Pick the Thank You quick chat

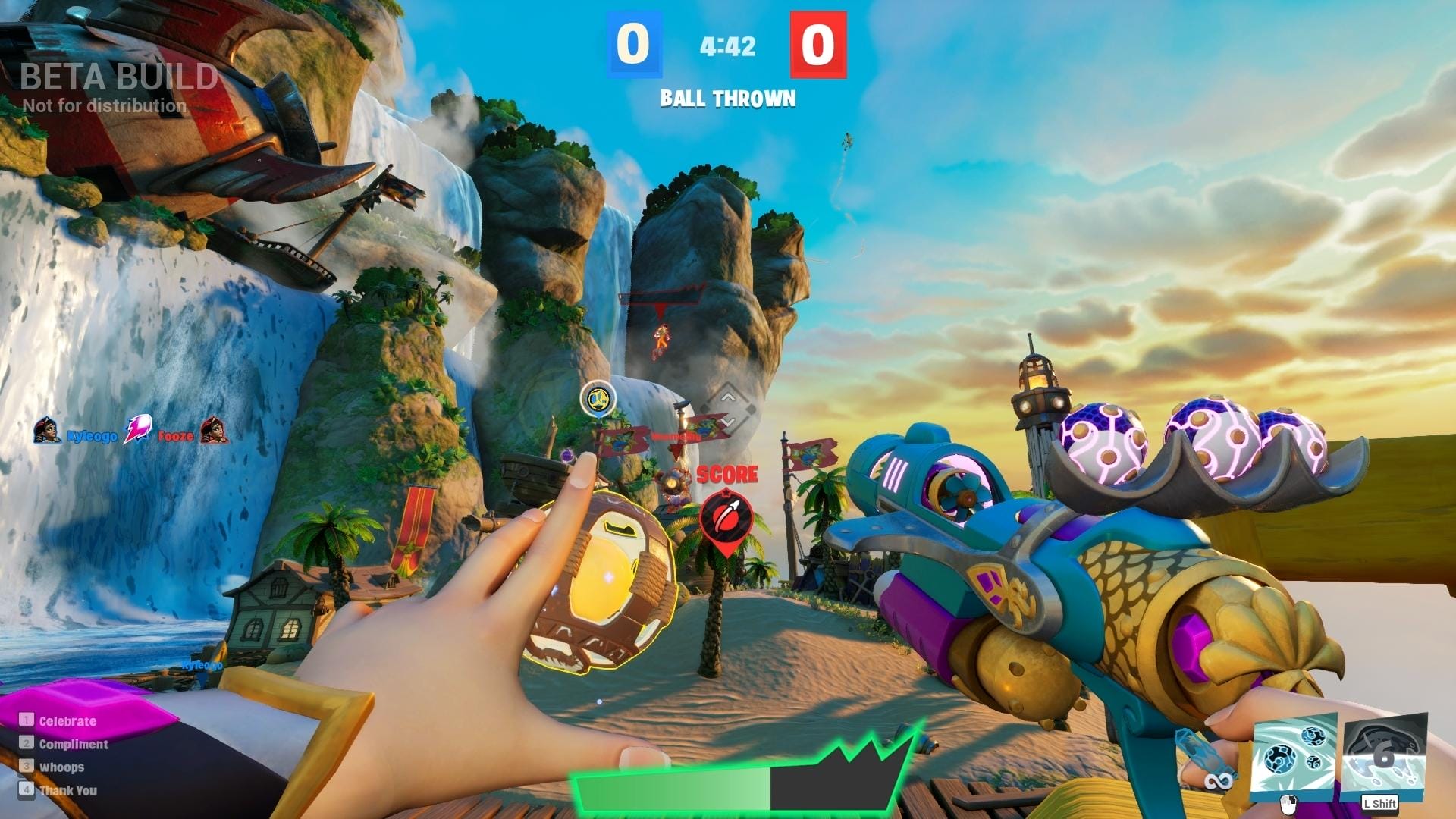[67, 790]
